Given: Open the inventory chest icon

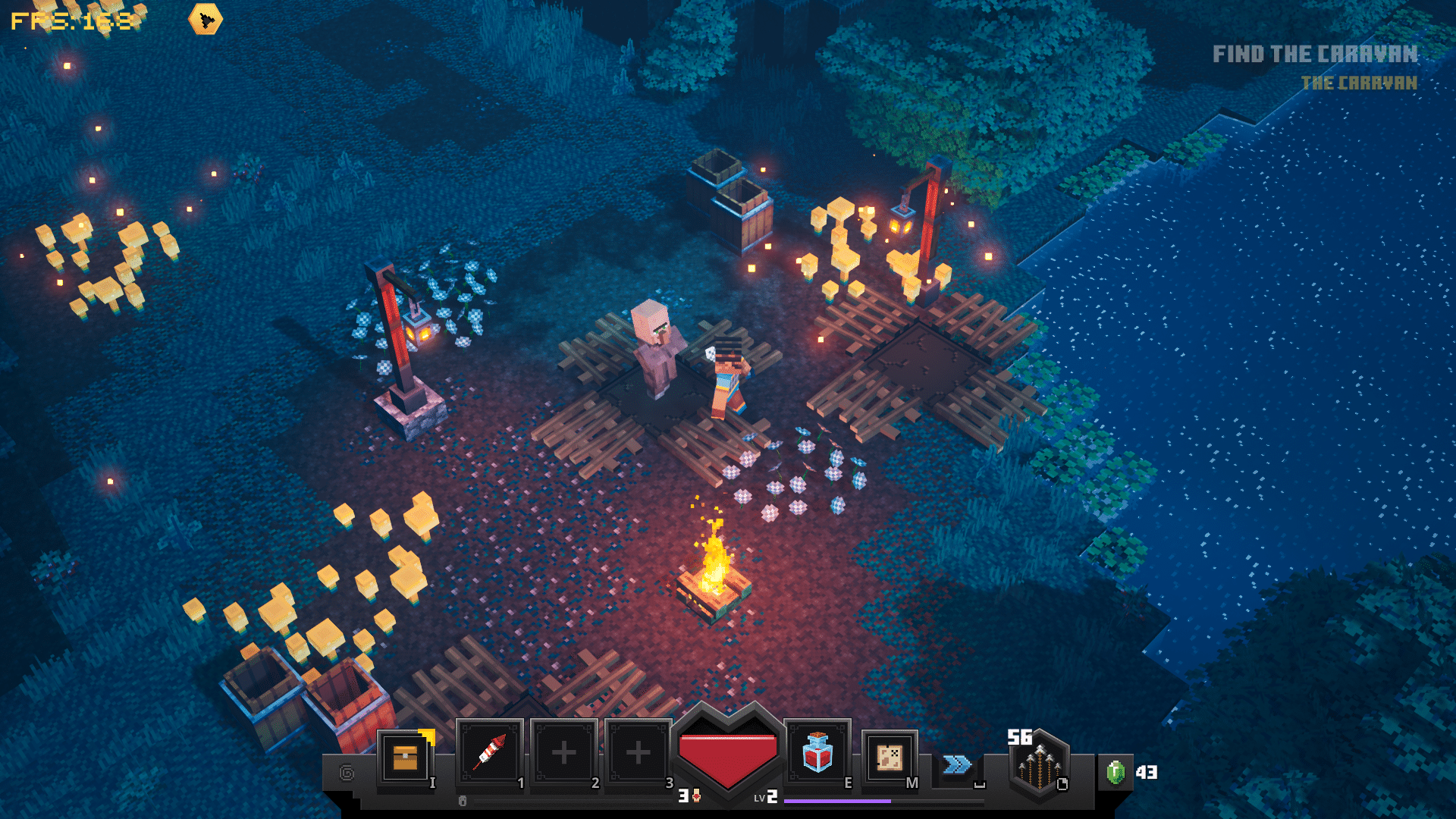Looking at the screenshot, I should (x=406, y=757).
